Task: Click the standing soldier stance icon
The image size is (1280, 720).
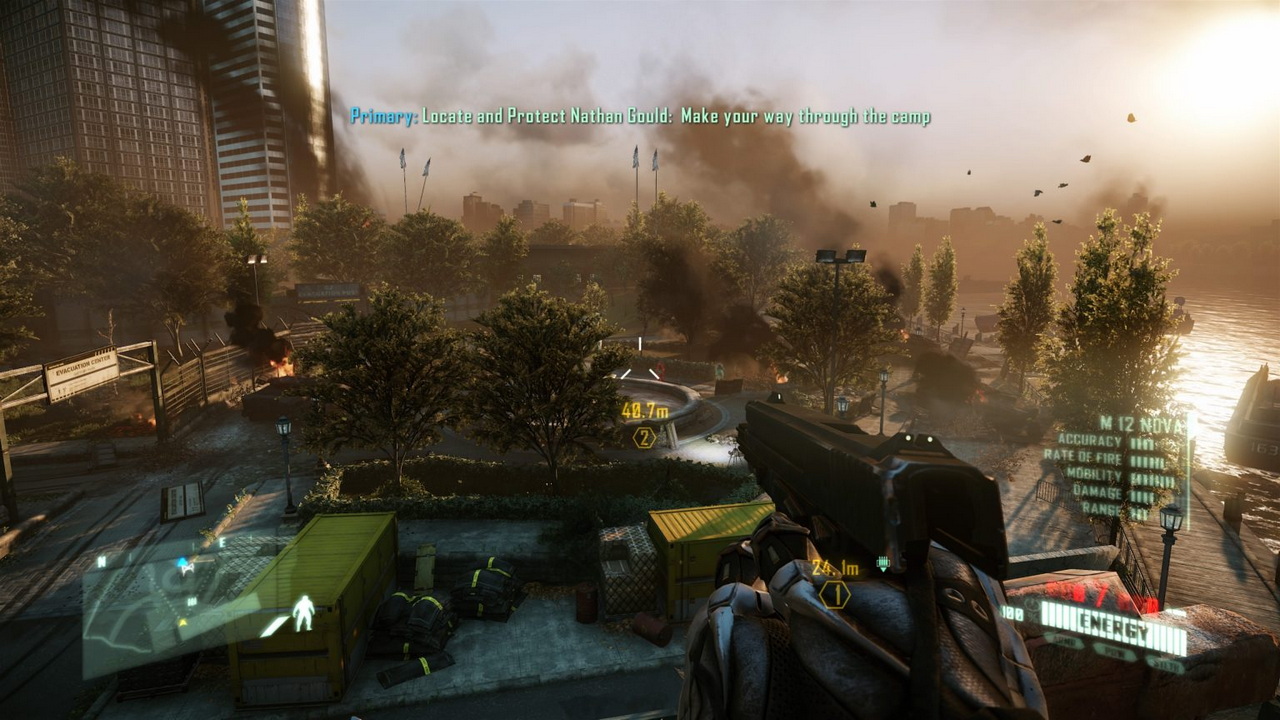Action: pos(303,613)
